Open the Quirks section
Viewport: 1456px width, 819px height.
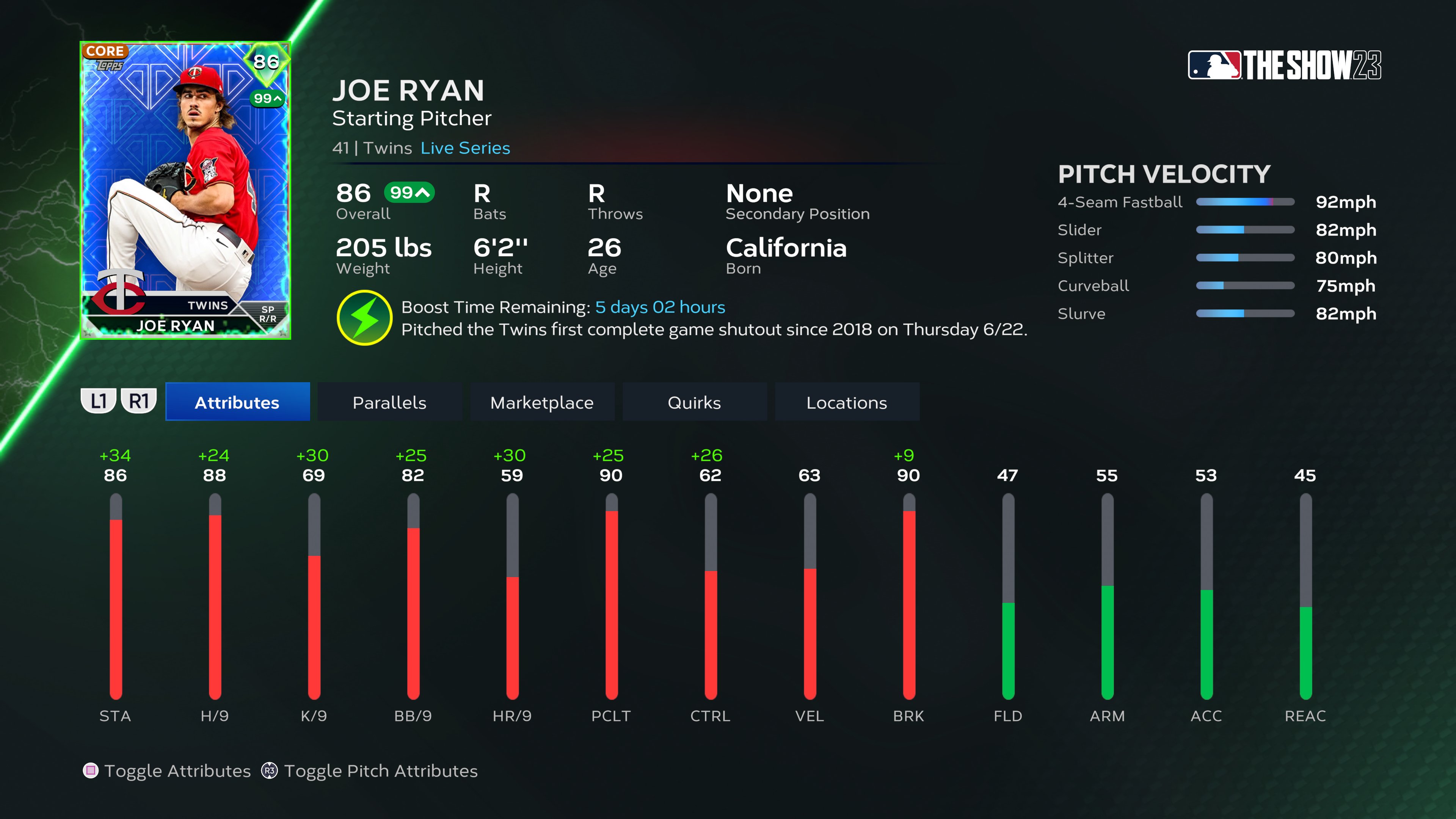pos(695,402)
